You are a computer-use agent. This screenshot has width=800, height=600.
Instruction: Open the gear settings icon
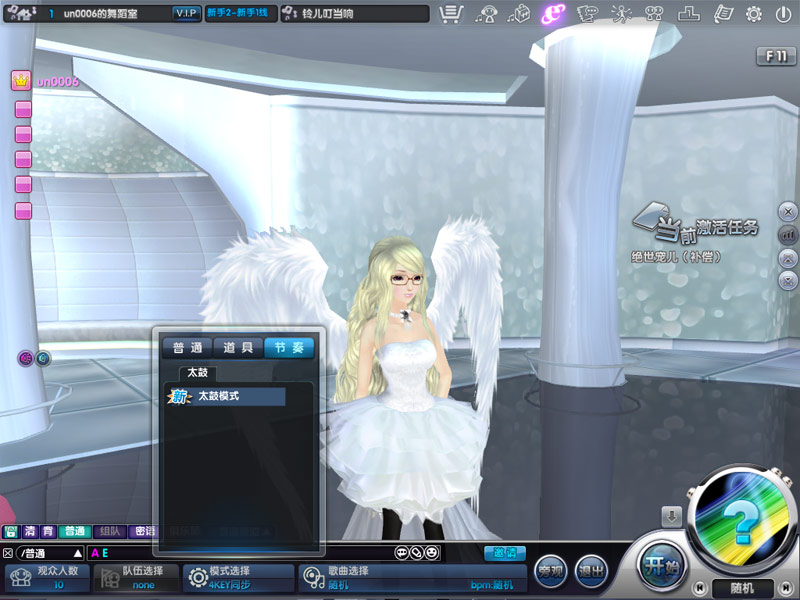point(754,14)
